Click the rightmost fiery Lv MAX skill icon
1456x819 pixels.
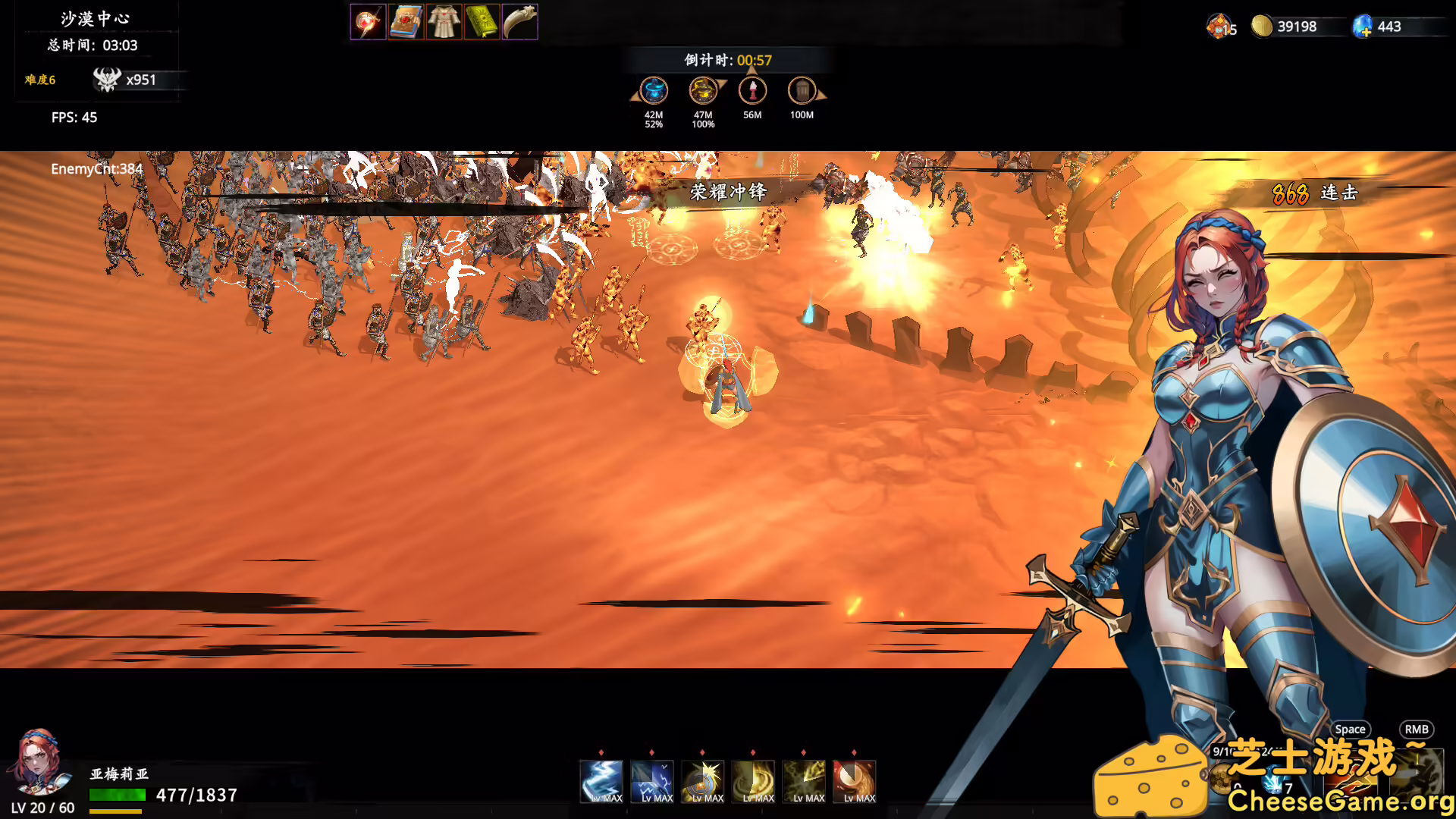[855, 780]
